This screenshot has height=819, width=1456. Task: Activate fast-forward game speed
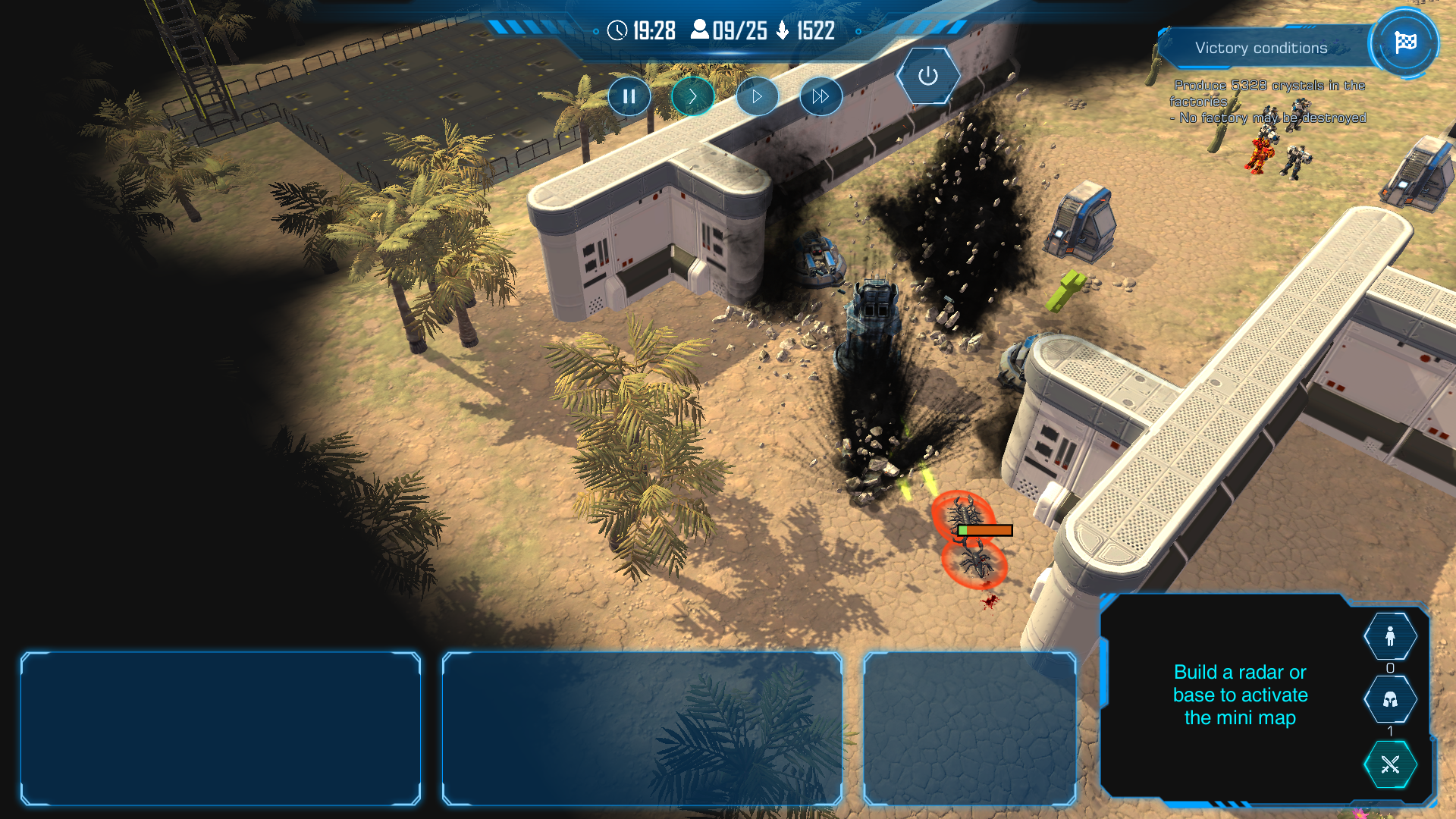coord(821,96)
